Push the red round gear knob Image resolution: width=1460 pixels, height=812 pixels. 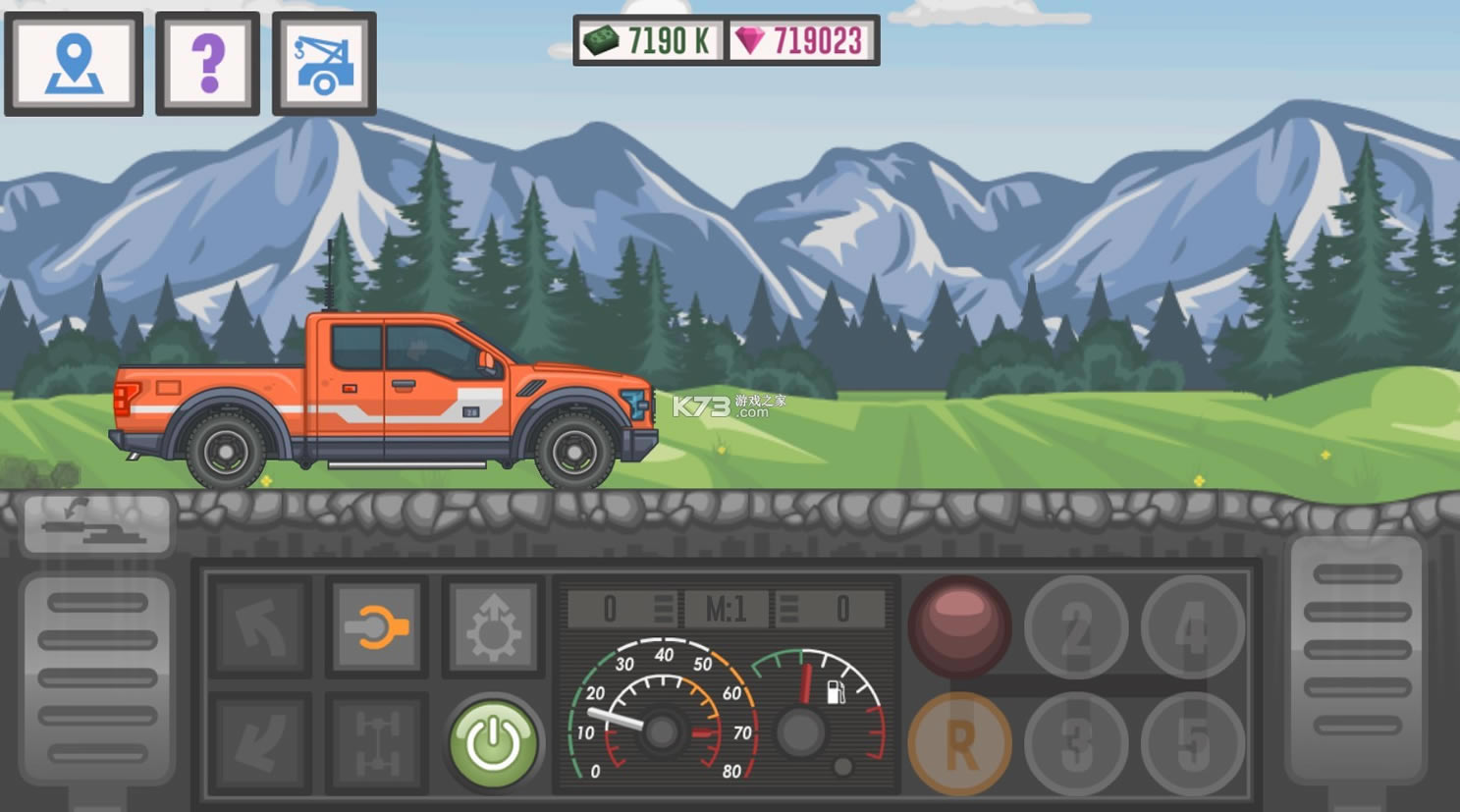tap(959, 625)
